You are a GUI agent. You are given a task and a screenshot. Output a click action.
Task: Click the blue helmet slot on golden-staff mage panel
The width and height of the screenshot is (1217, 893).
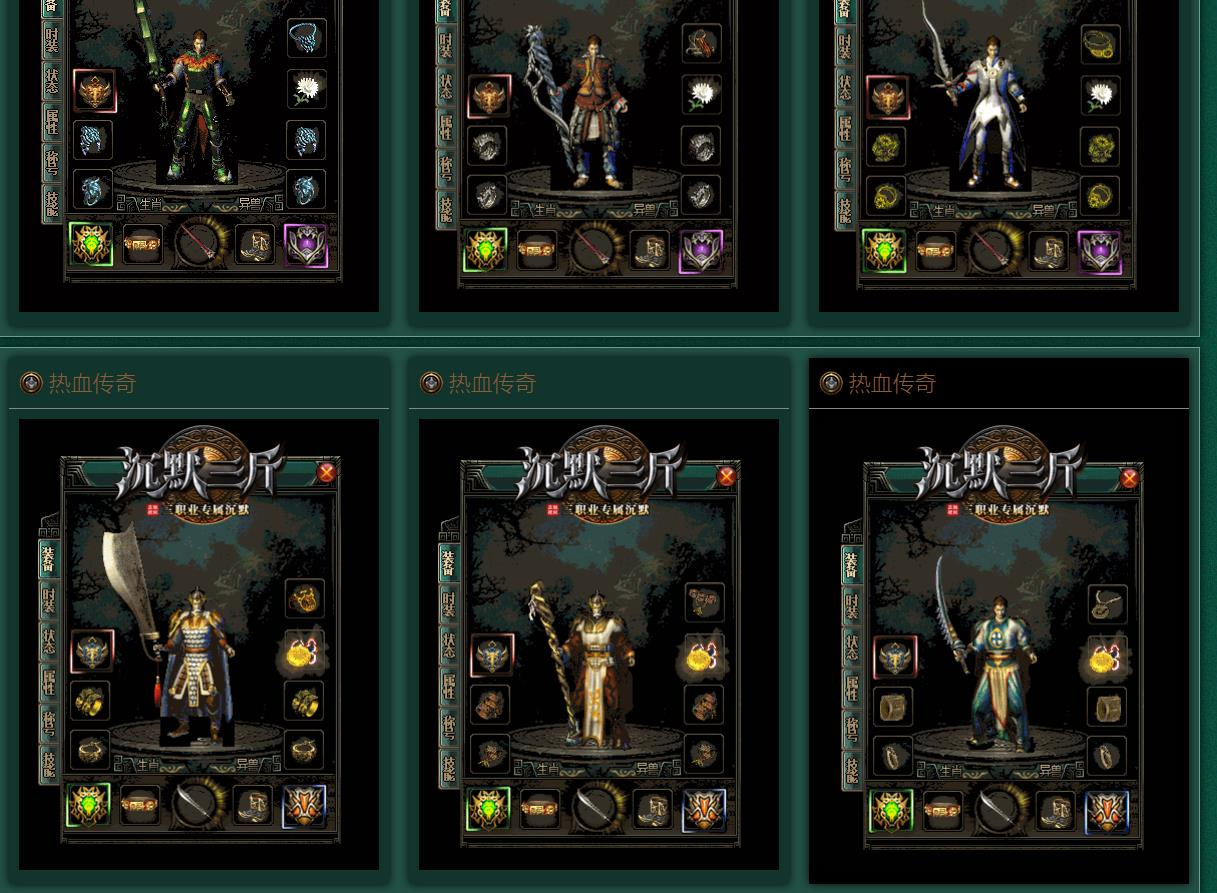click(x=491, y=656)
